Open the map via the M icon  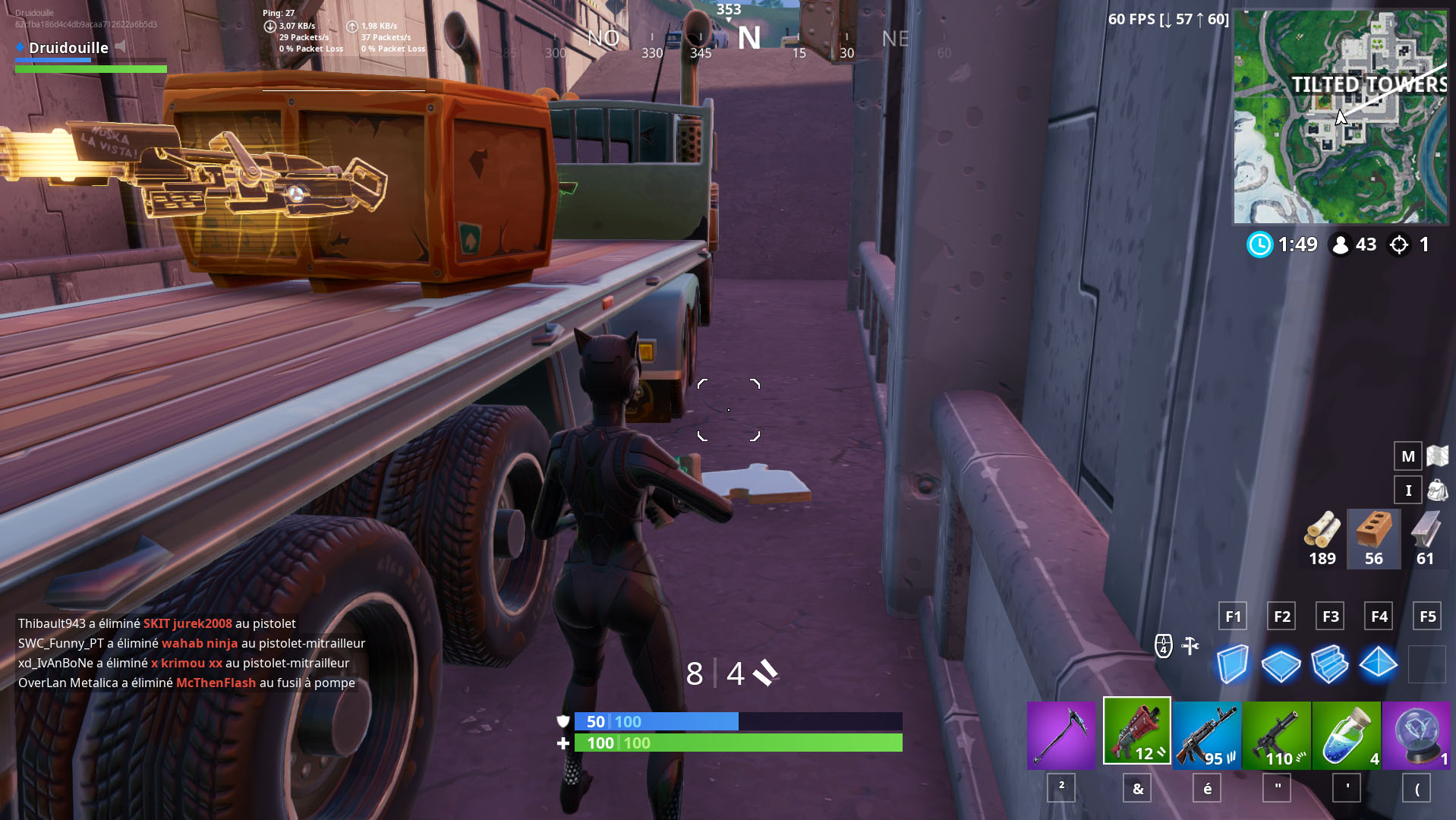(1407, 456)
